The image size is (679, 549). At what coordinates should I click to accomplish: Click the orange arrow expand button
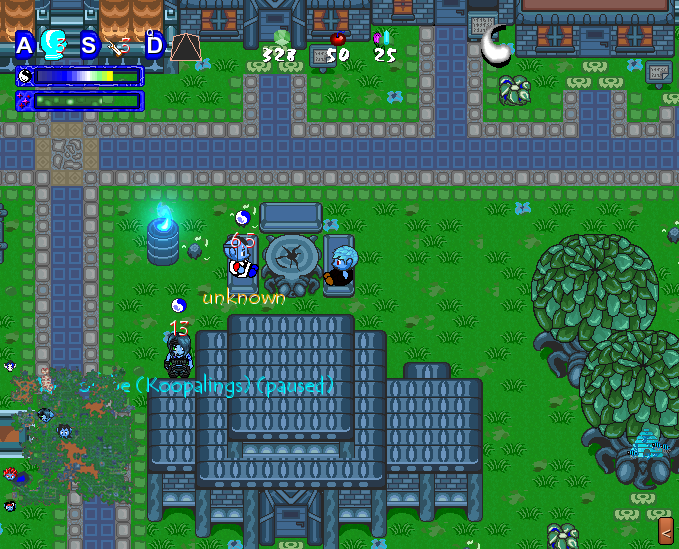666,526
